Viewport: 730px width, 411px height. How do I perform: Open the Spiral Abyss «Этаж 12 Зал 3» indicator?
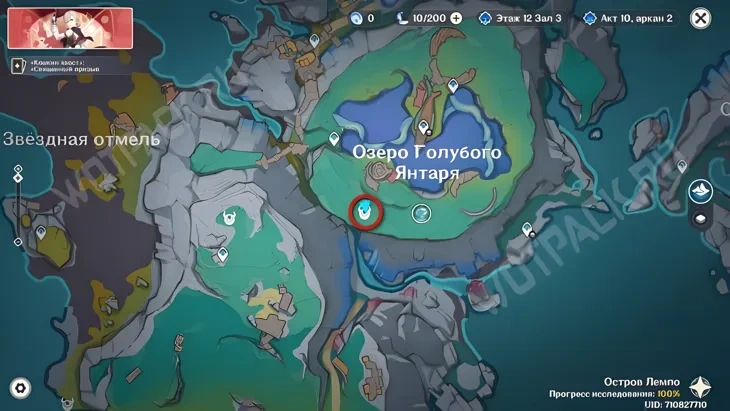pyautogui.click(x=519, y=18)
